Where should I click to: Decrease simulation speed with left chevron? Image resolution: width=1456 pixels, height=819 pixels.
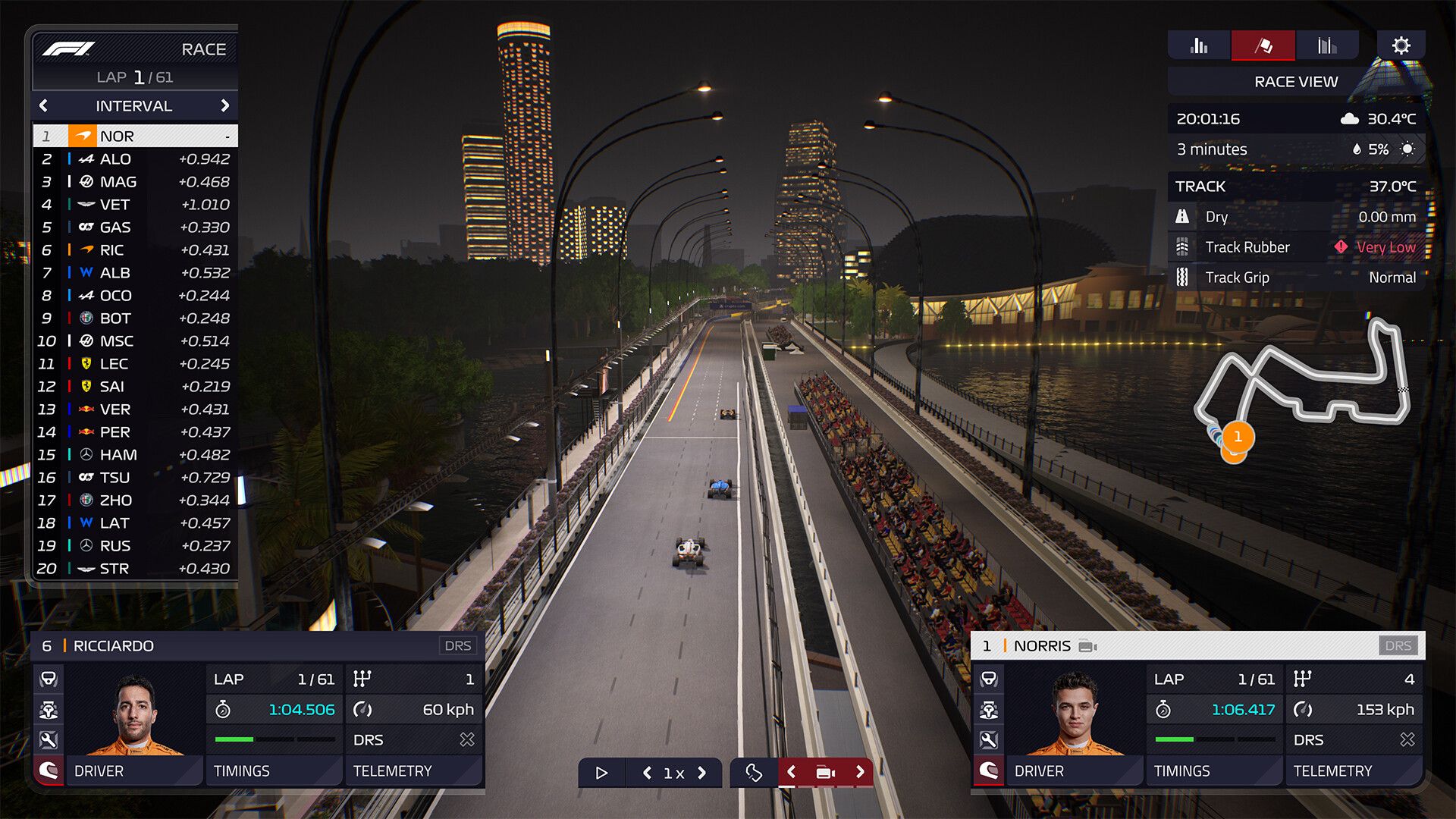(x=646, y=772)
